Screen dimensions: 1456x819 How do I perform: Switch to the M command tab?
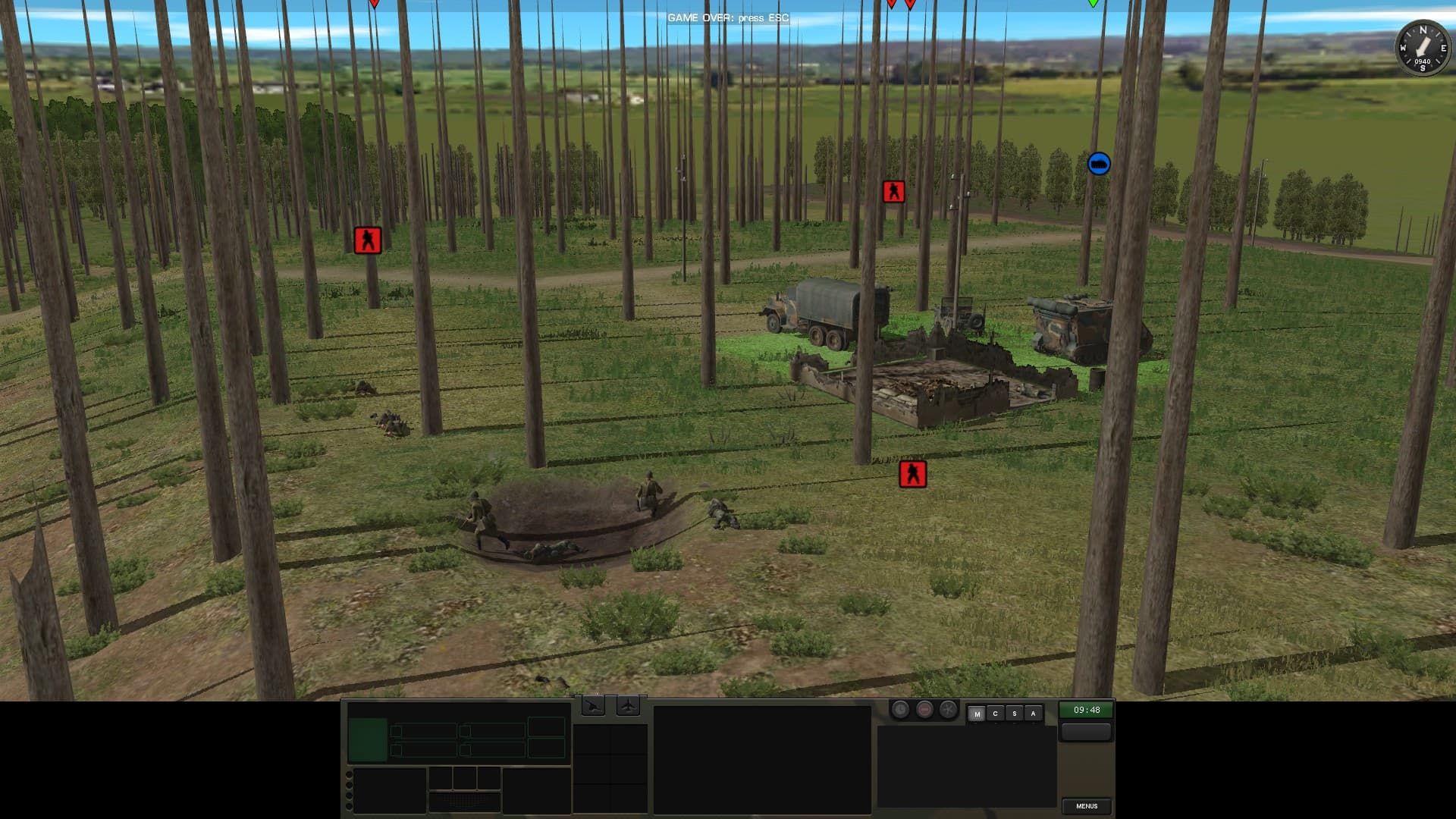click(x=977, y=714)
